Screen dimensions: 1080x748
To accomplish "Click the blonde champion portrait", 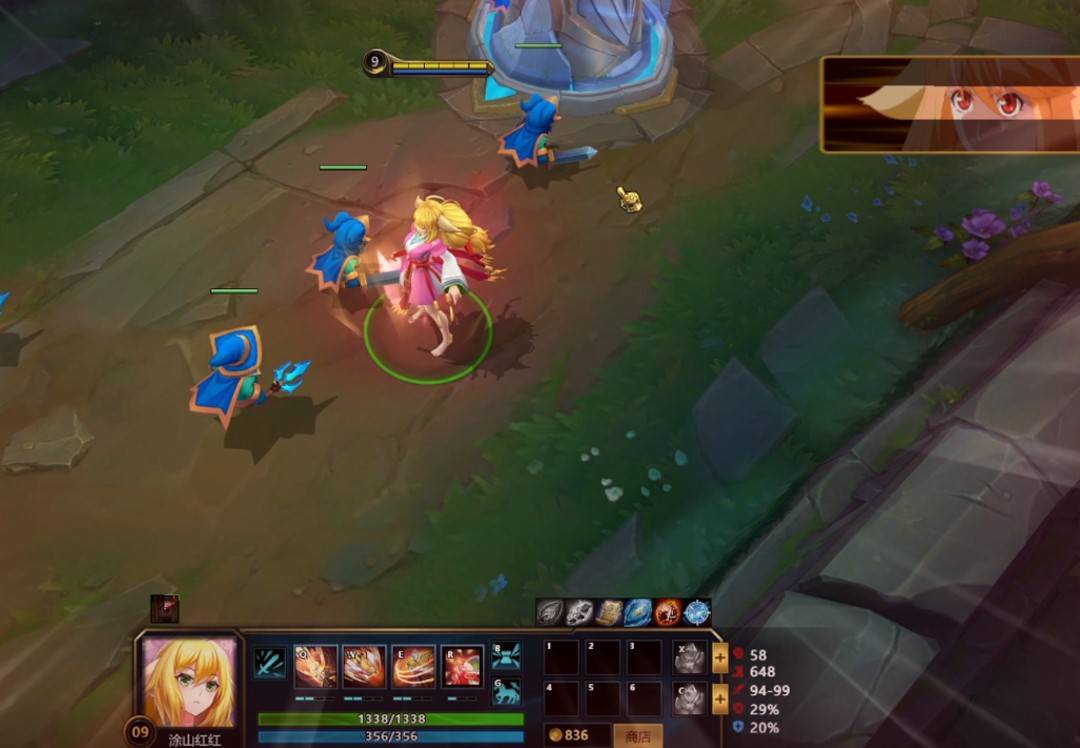I will tap(190, 682).
